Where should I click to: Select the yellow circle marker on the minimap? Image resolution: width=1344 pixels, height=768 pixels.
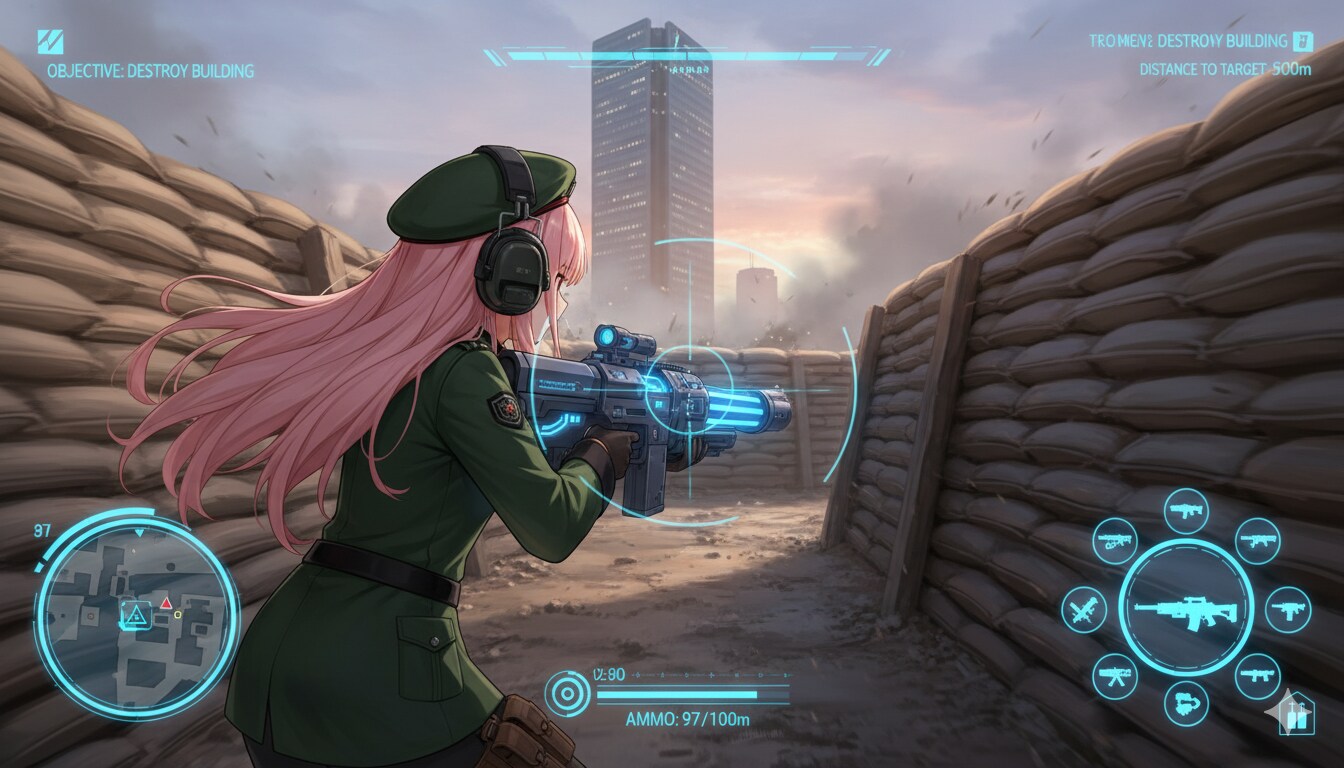tap(178, 615)
